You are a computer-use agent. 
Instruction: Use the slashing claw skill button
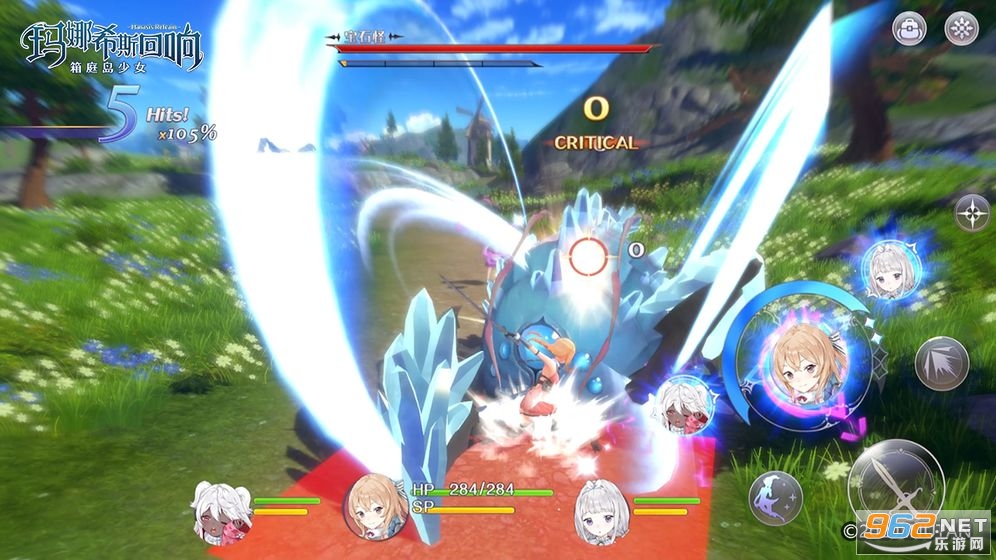(x=941, y=364)
